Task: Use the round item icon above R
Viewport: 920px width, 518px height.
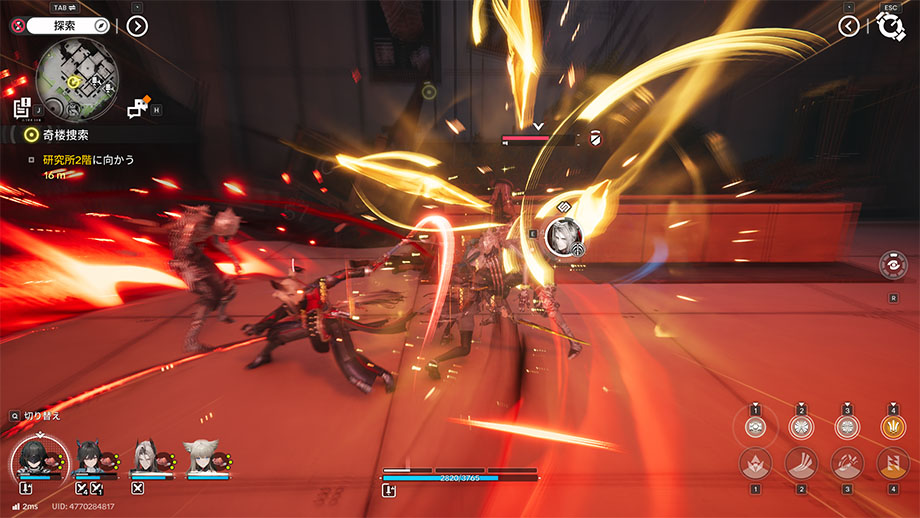Action: tap(892, 265)
